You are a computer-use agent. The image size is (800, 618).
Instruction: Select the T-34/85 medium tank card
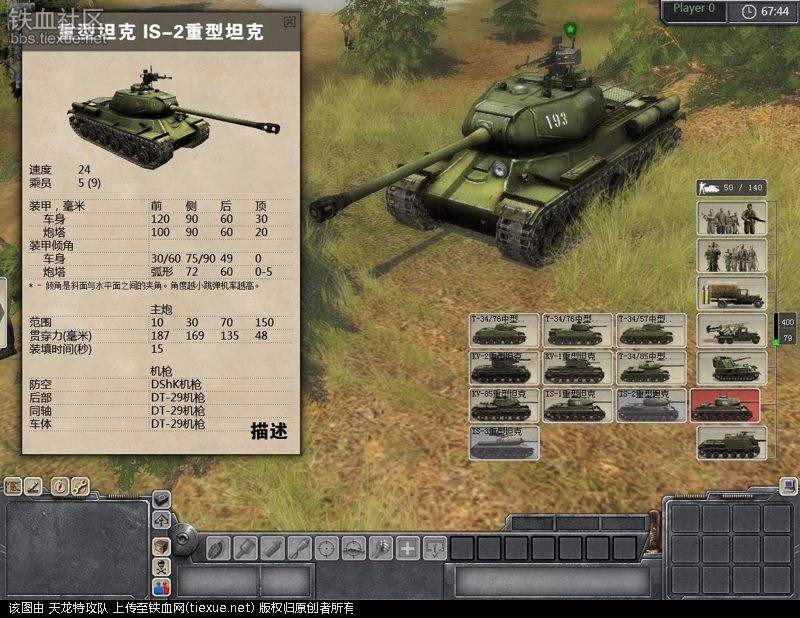pos(652,368)
